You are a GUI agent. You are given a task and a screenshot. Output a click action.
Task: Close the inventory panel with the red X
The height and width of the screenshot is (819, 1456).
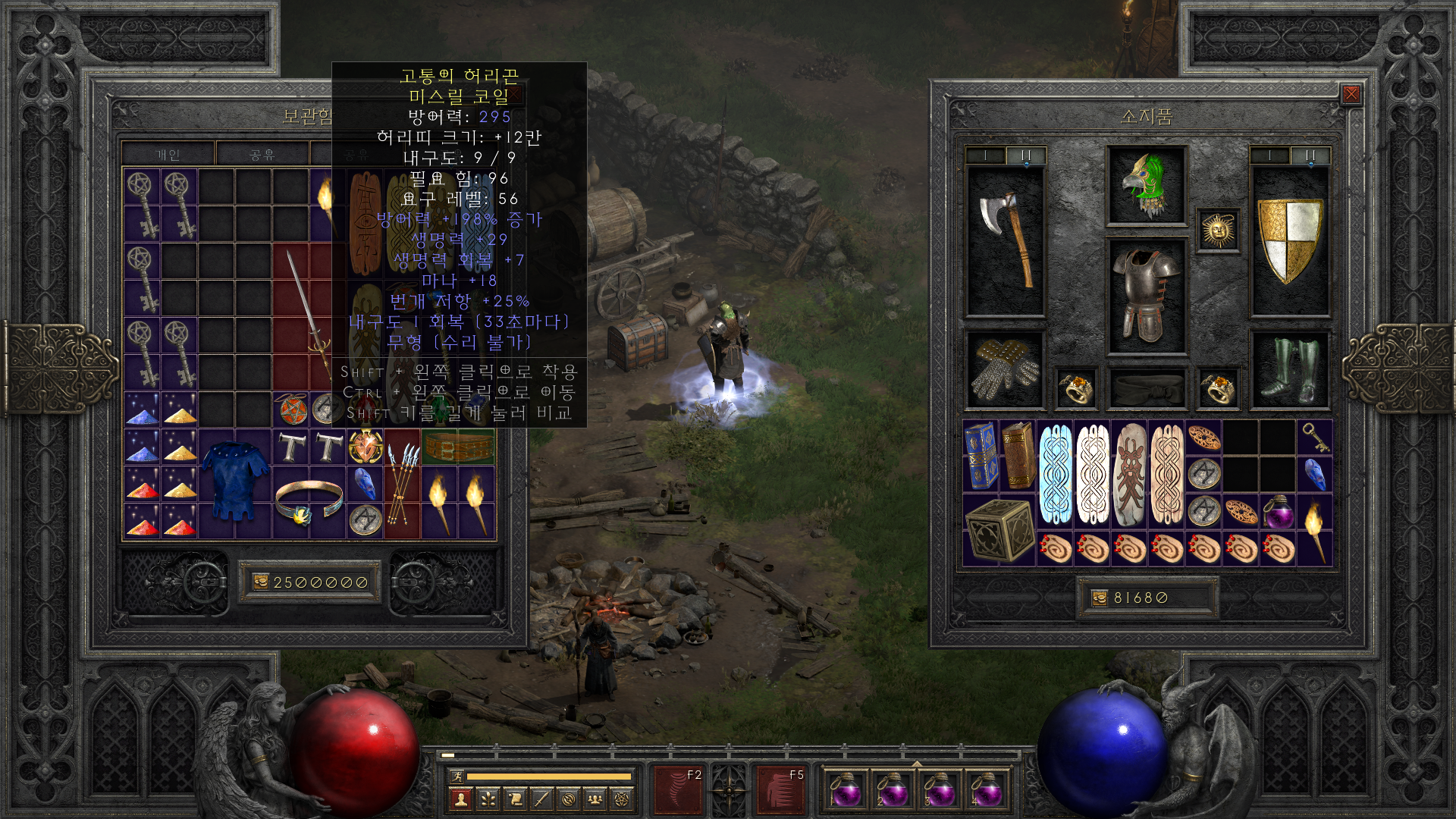1351,94
